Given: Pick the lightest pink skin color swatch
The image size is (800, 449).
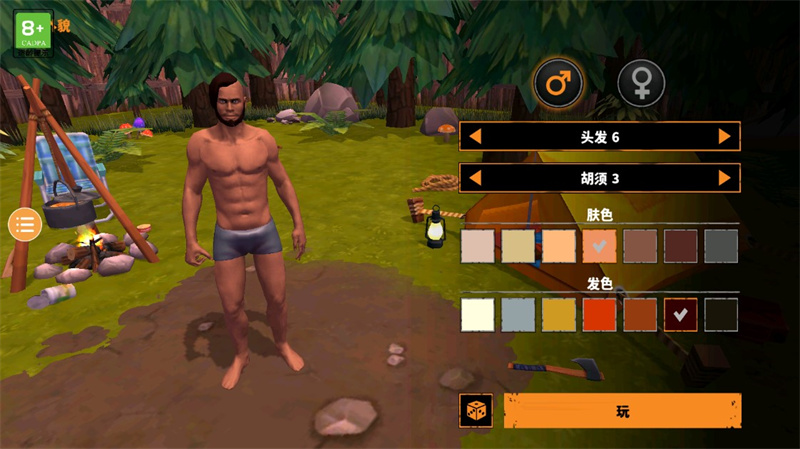Looking at the screenshot, I should coord(478,246).
